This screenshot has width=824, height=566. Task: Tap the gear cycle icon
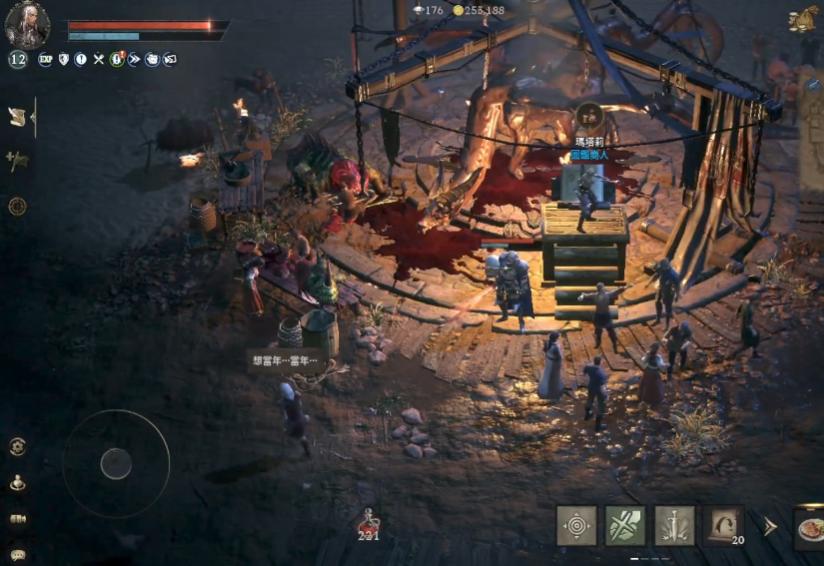(x=17, y=447)
